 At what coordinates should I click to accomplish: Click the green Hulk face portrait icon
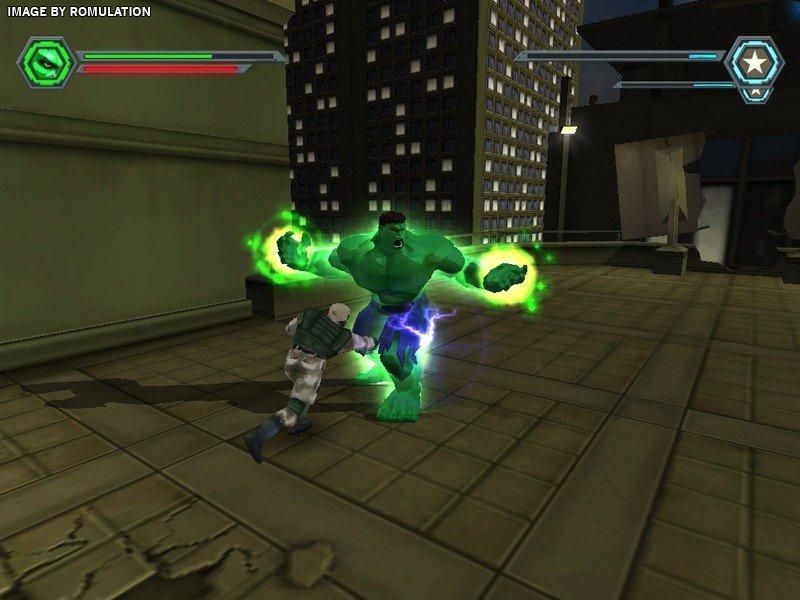coord(46,61)
